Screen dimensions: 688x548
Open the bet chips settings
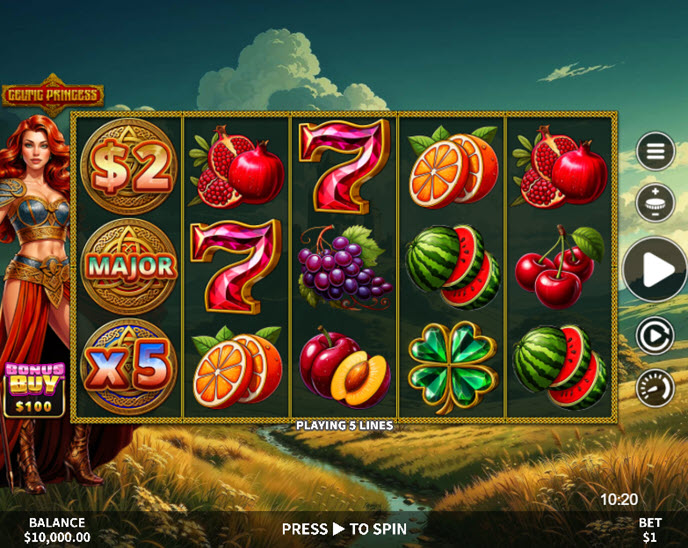click(x=656, y=202)
